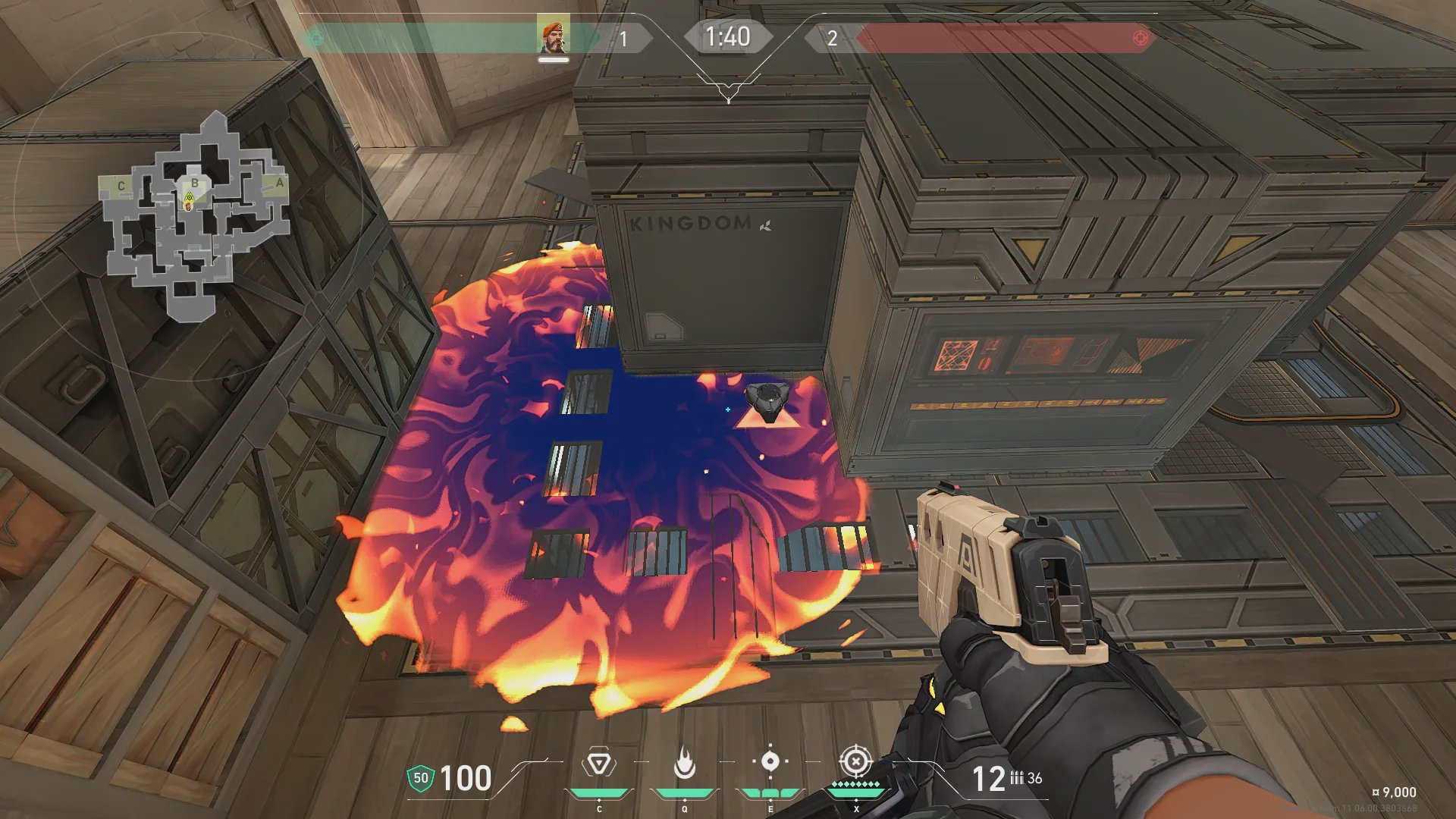Click the red enemy team emblem
Viewport: 1456px width, 819px height.
click(1139, 38)
